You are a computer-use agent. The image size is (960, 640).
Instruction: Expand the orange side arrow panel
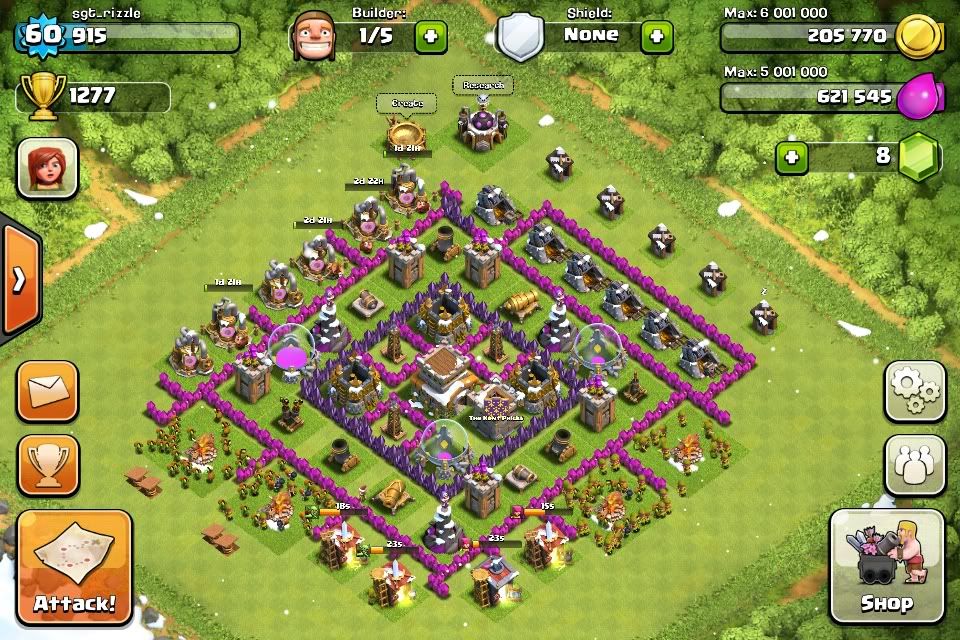tap(19, 280)
